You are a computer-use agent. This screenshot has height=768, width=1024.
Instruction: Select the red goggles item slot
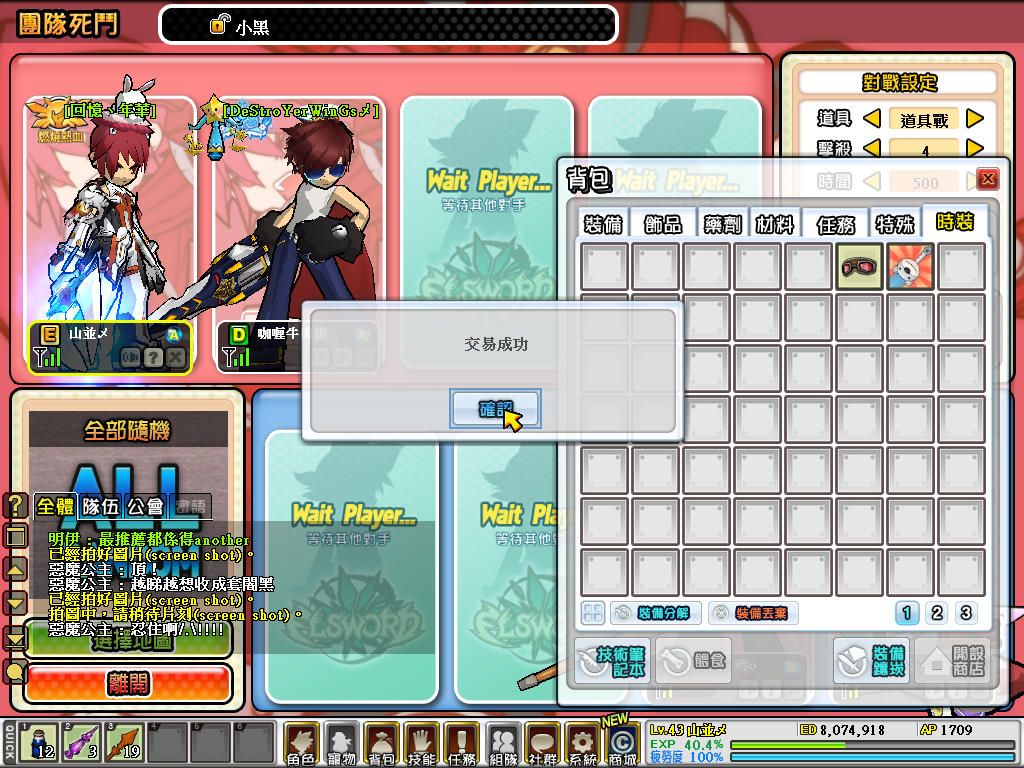click(x=859, y=267)
